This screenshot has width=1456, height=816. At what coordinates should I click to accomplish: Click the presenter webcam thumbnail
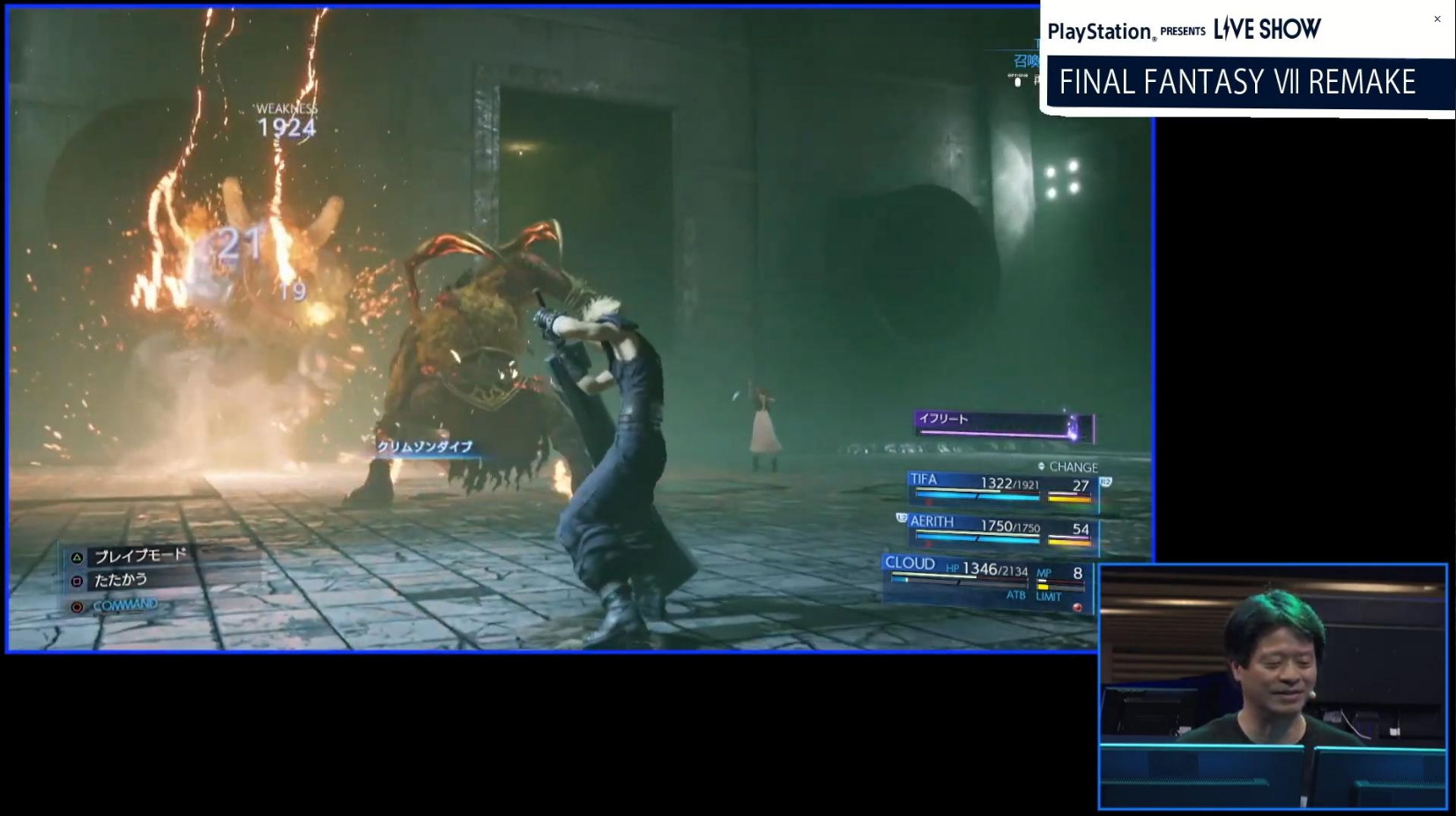tap(1273, 686)
